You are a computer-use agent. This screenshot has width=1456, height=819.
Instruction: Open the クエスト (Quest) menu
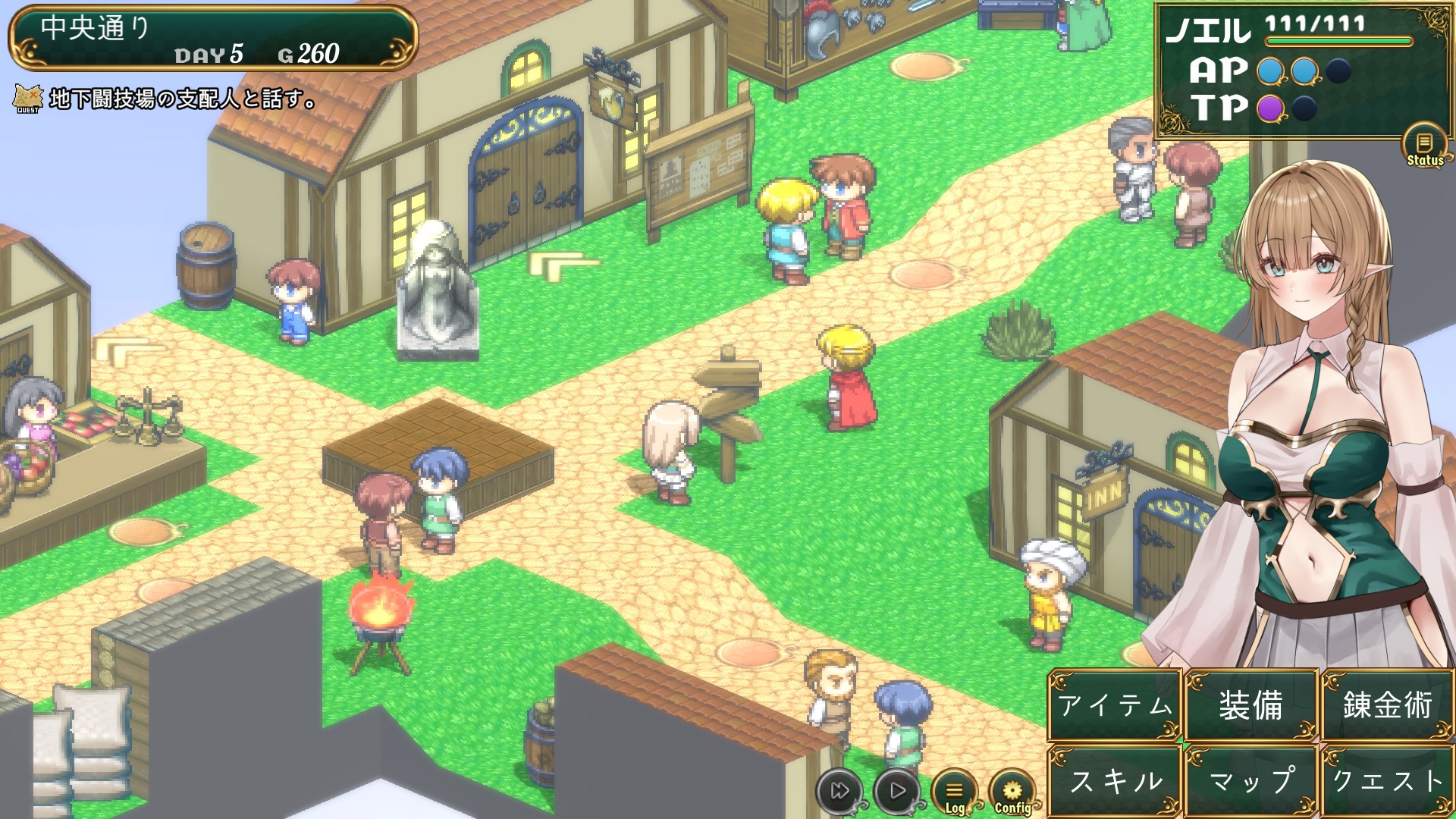point(1387,780)
